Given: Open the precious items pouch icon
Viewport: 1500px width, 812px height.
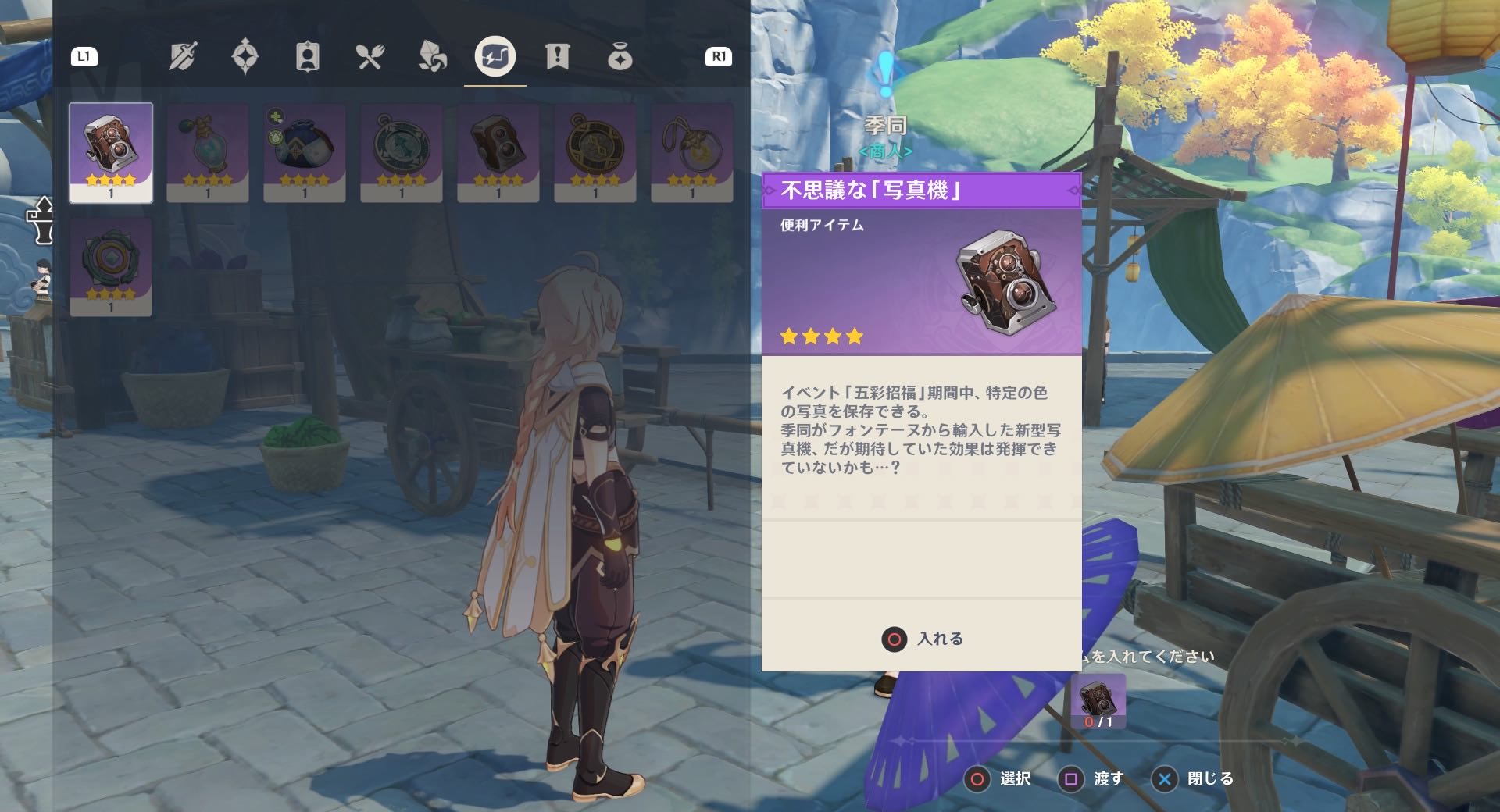Looking at the screenshot, I should pos(620,56).
